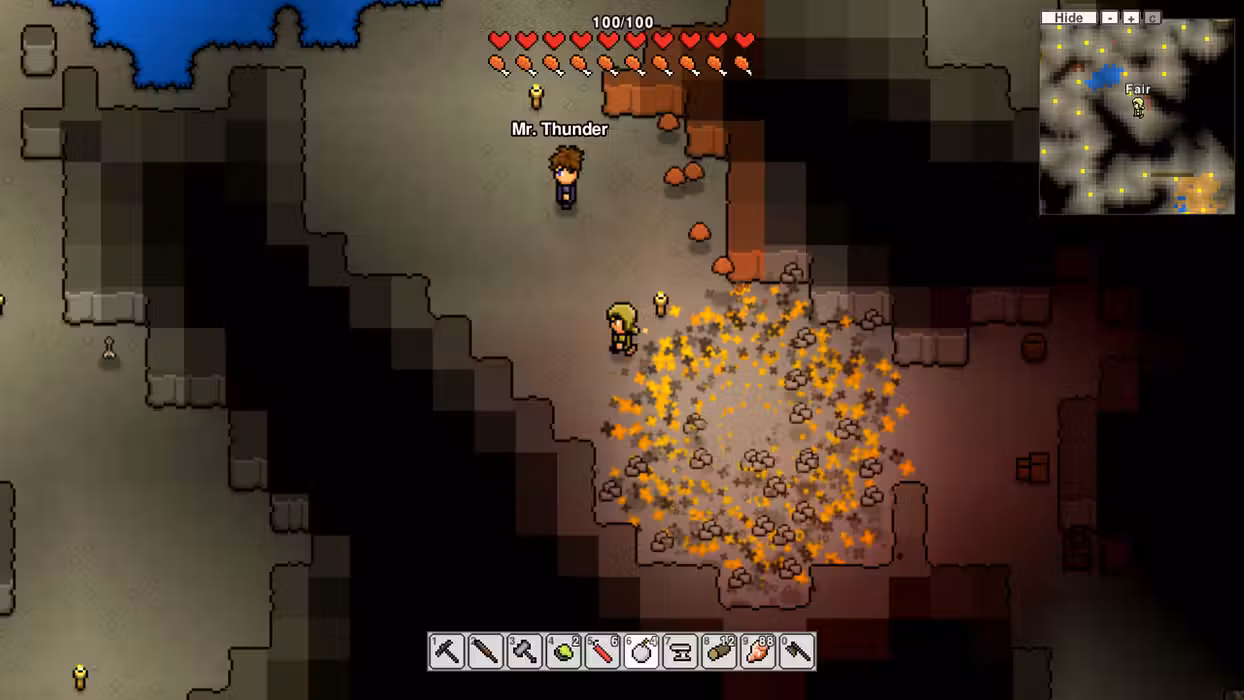Click the minimap's C button
This screenshot has height=700, width=1244.
tap(1152, 18)
